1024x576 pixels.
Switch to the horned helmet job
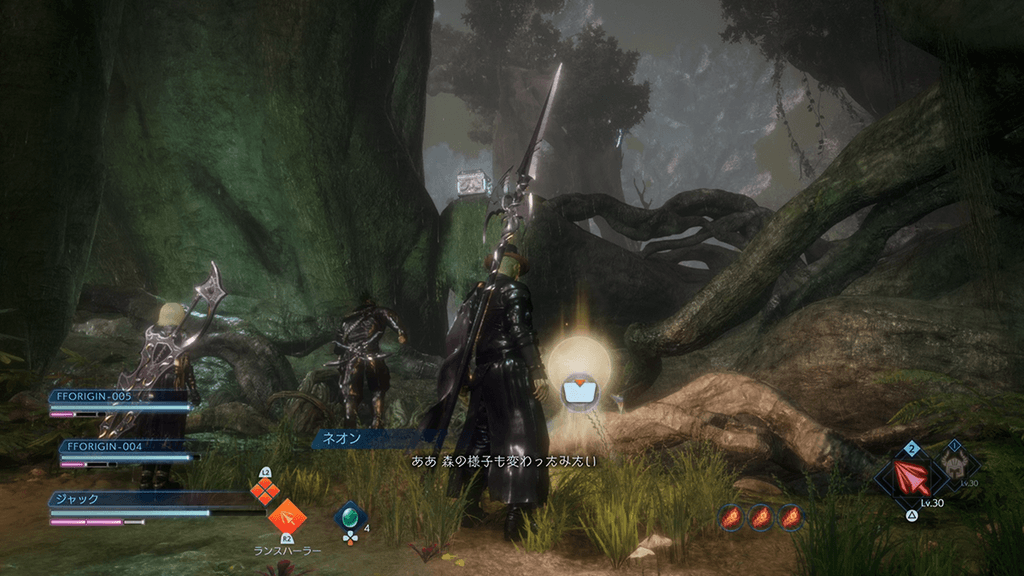click(955, 463)
